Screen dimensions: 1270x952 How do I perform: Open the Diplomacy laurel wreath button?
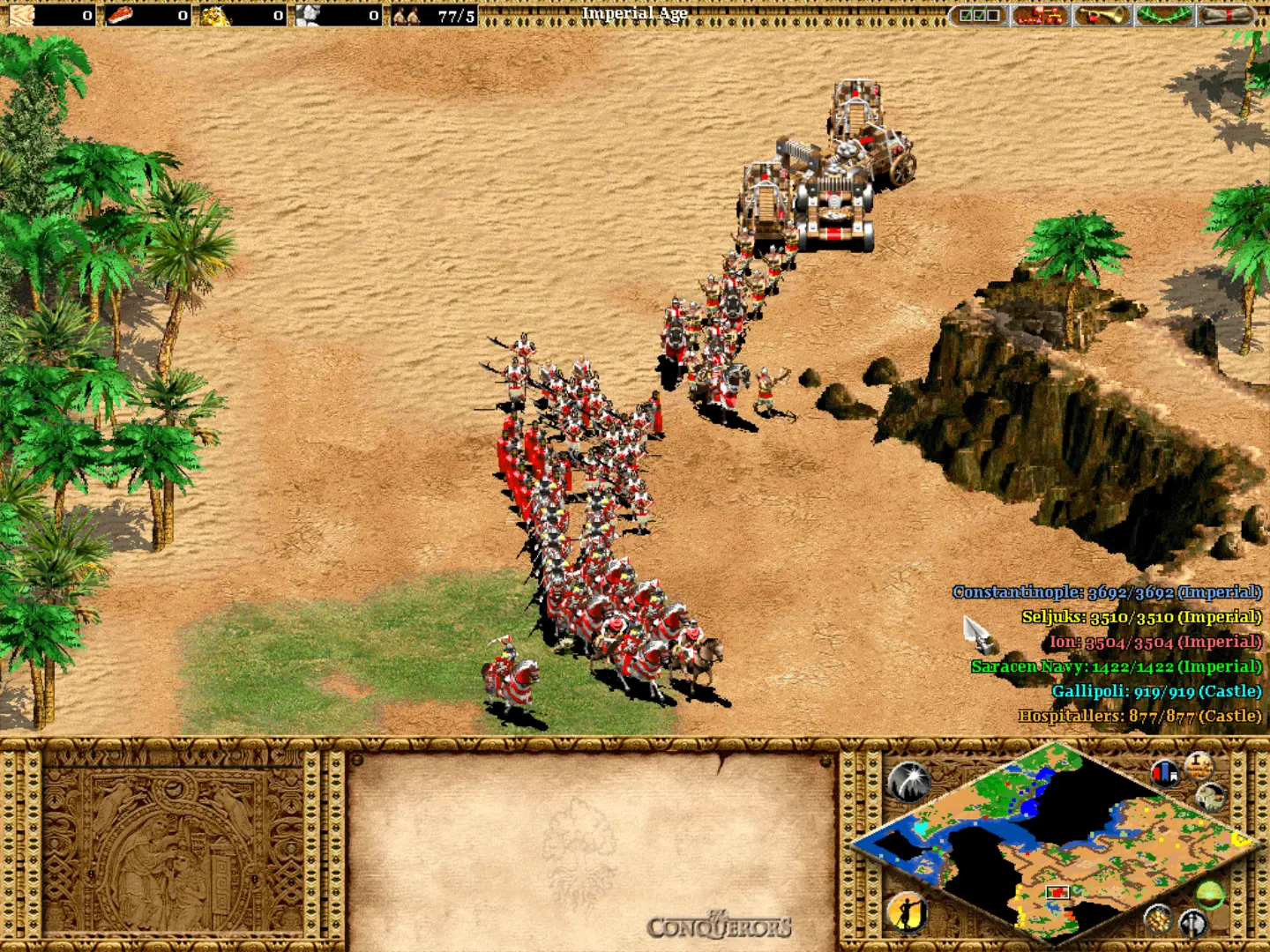click(x=1162, y=15)
